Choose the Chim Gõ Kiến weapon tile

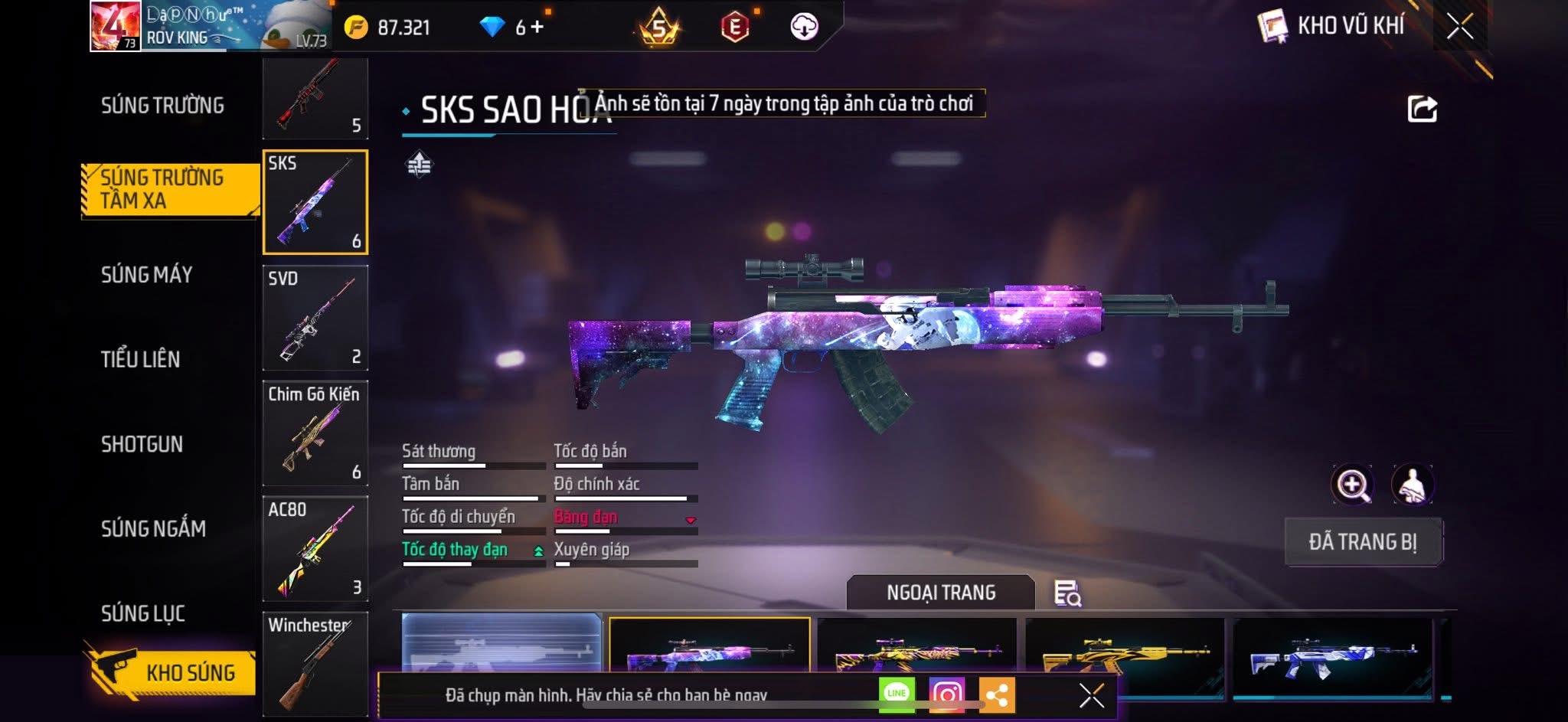pos(315,433)
